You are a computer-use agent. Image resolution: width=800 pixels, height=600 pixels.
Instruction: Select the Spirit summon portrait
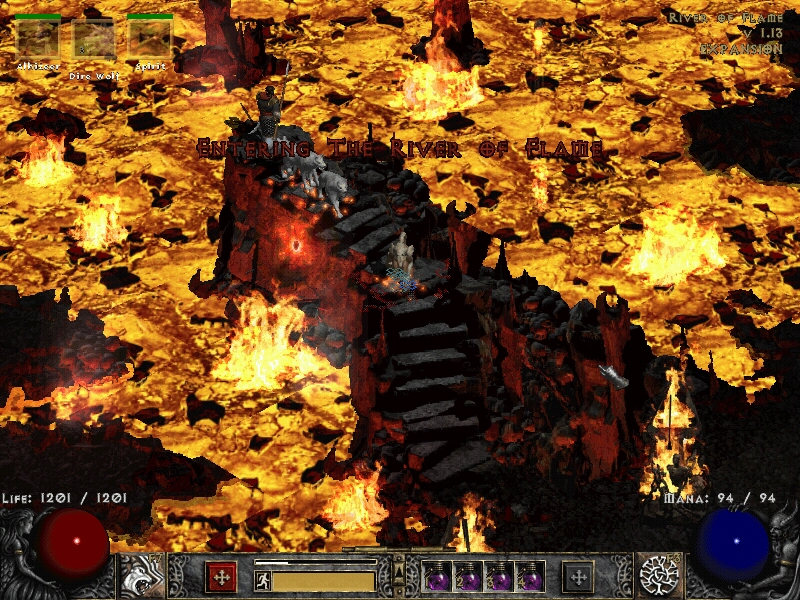[x=150, y=40]
